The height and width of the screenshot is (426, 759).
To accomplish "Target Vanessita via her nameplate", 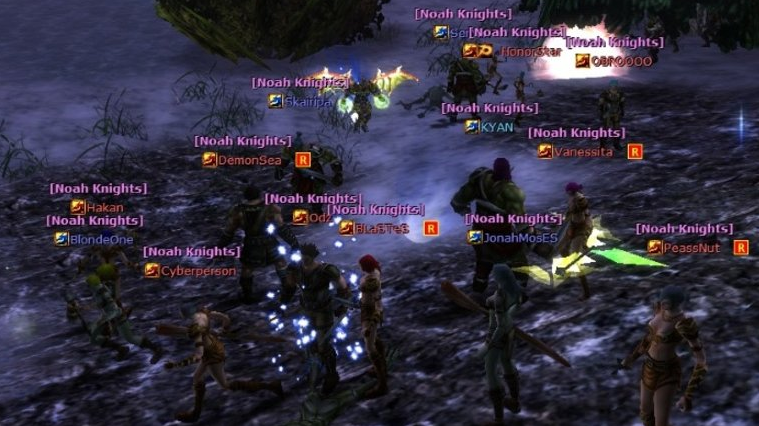I will pyautogui.click(x=583, y=152).
